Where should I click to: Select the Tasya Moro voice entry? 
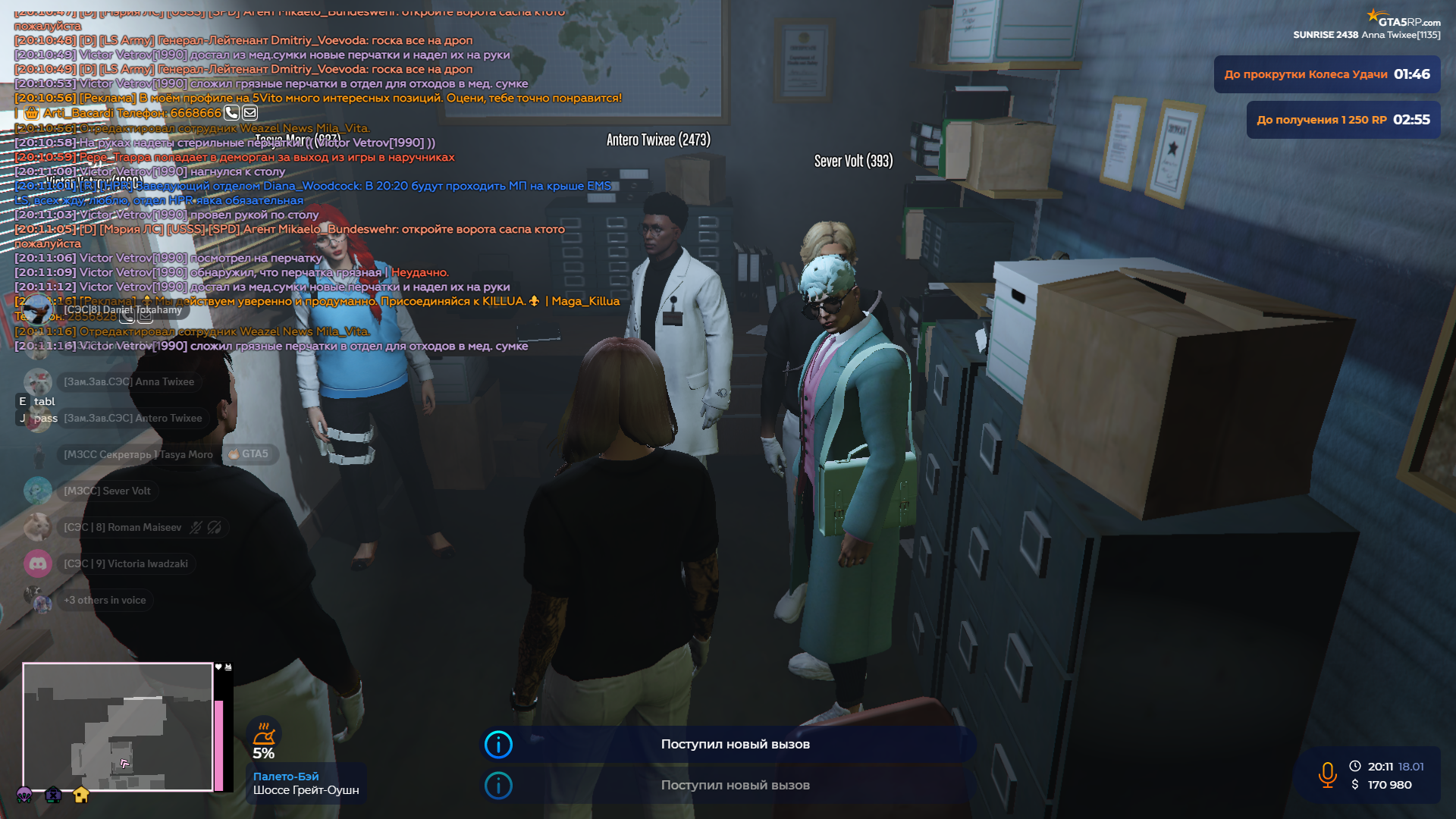[x=138, y=454]
